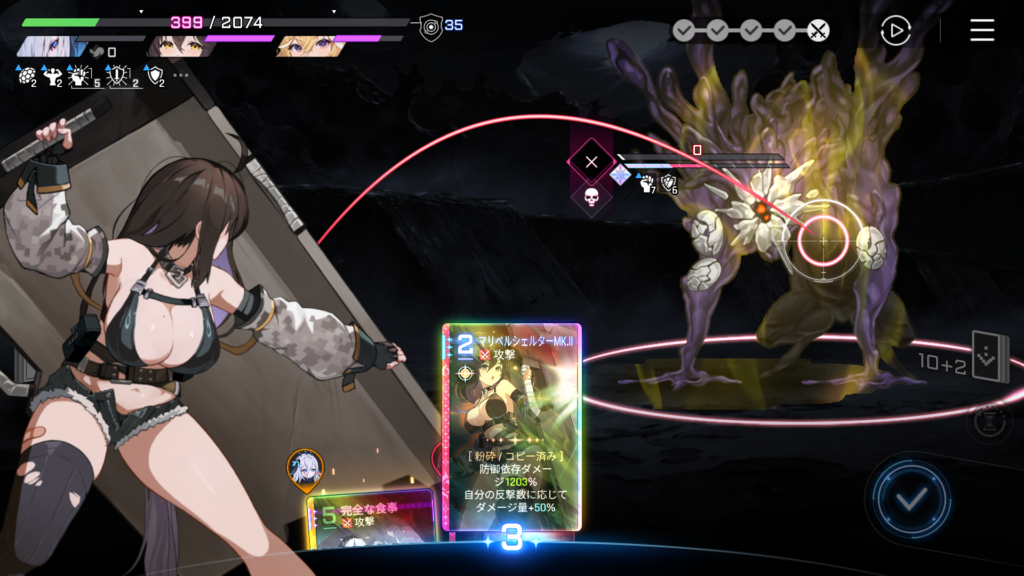Inspect the enemy's fist buff icon
Image resolution: width=1024 pixels, height=576 pixels.
(x=645, y=182)
